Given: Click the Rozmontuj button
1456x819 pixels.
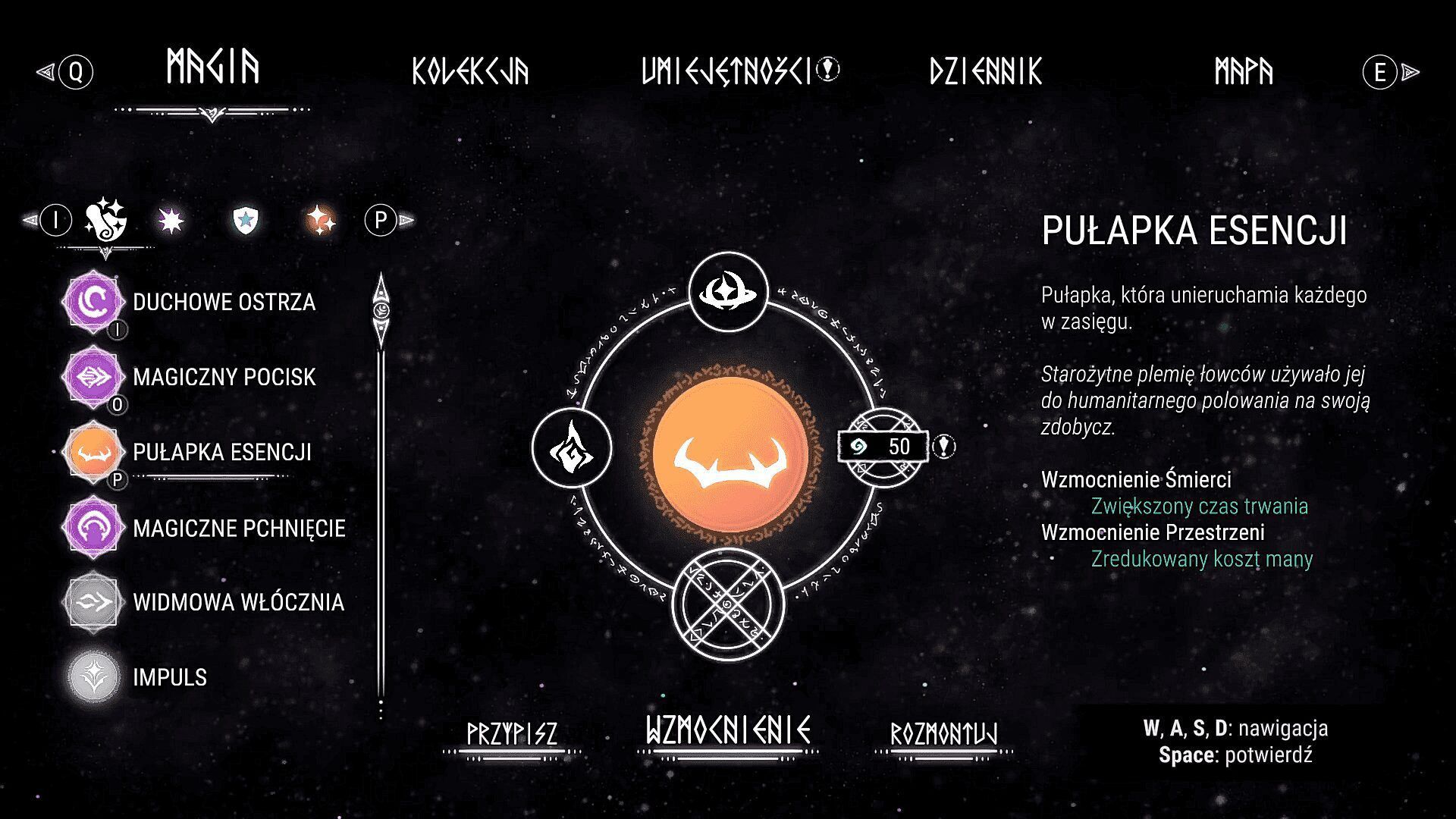Looking at the screenshot, I should tap(943, 734).
